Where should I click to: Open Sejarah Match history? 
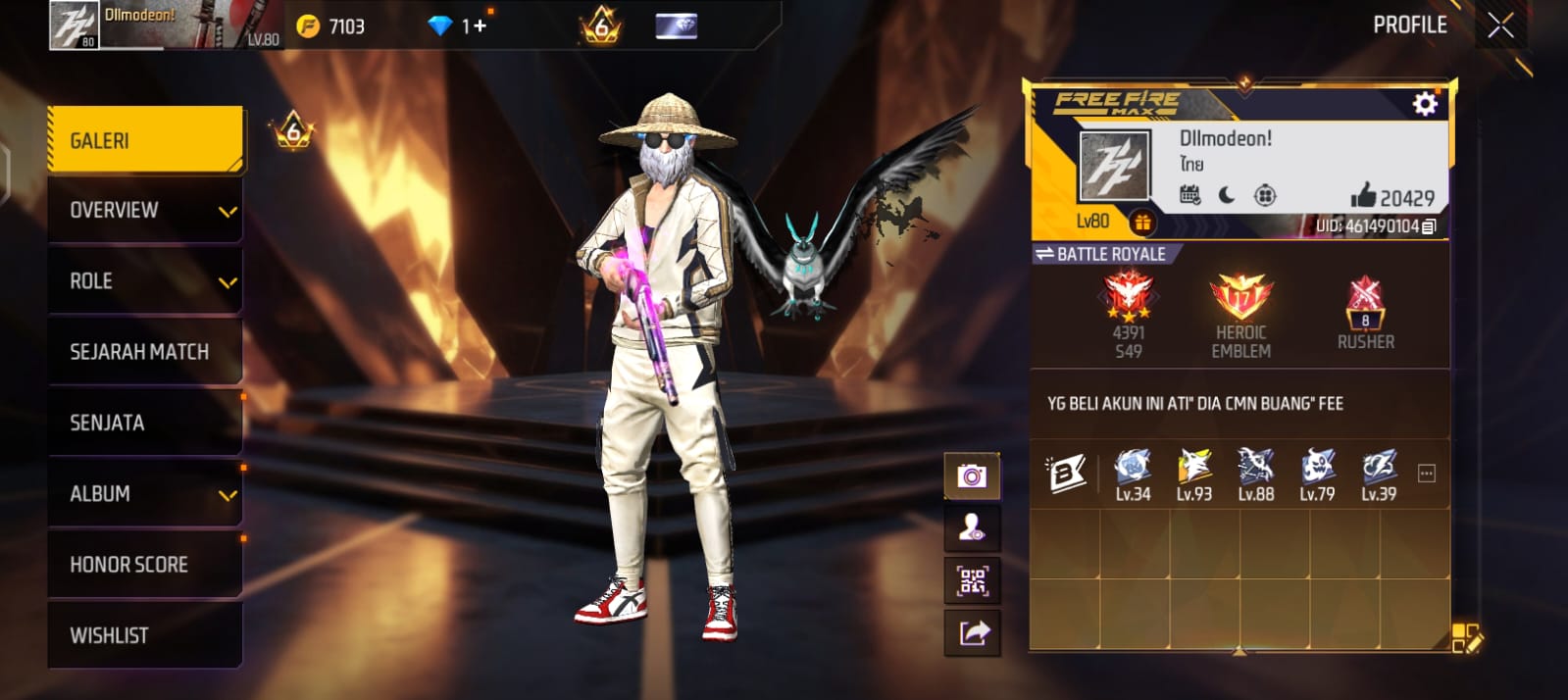coord(145,352)
